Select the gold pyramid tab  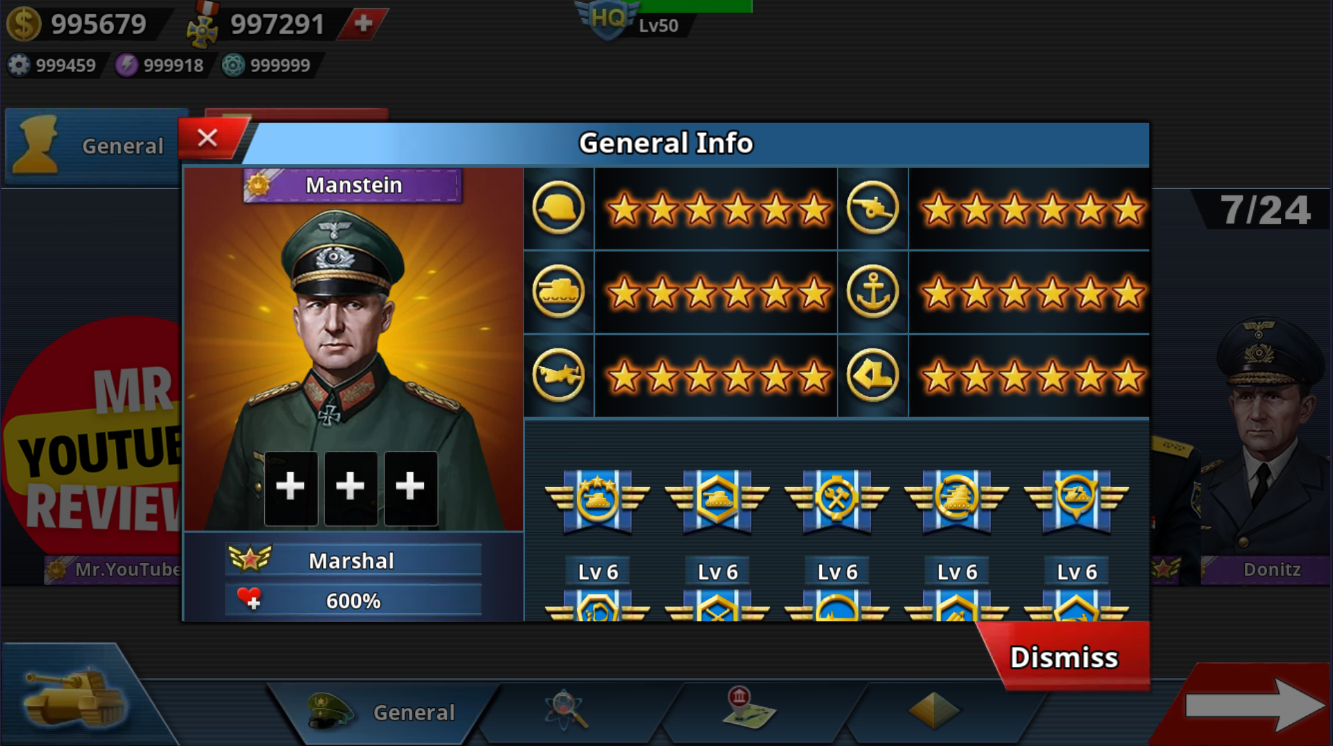[933, 711]
